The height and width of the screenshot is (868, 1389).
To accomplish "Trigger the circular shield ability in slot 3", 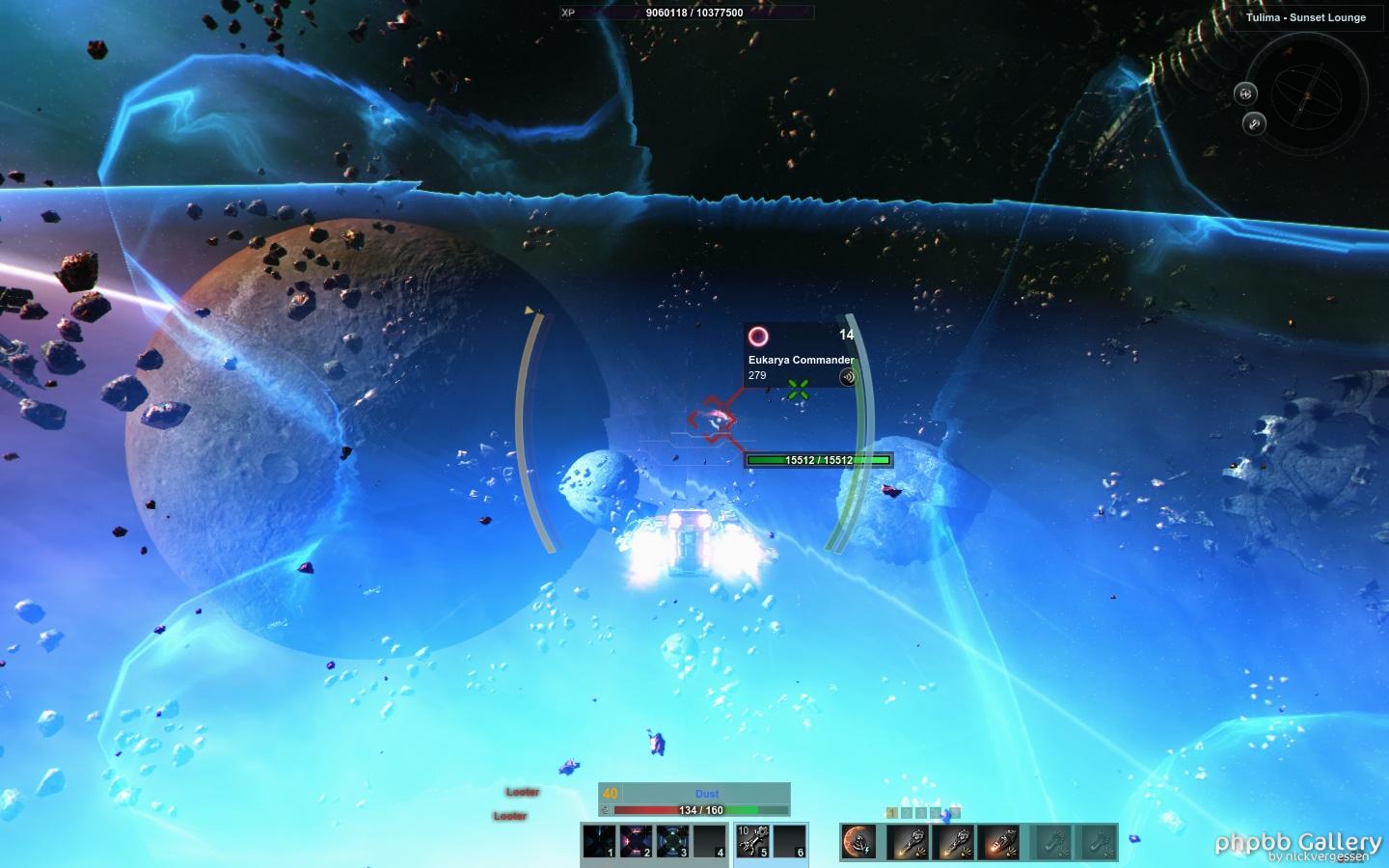I will pos(672,841).
